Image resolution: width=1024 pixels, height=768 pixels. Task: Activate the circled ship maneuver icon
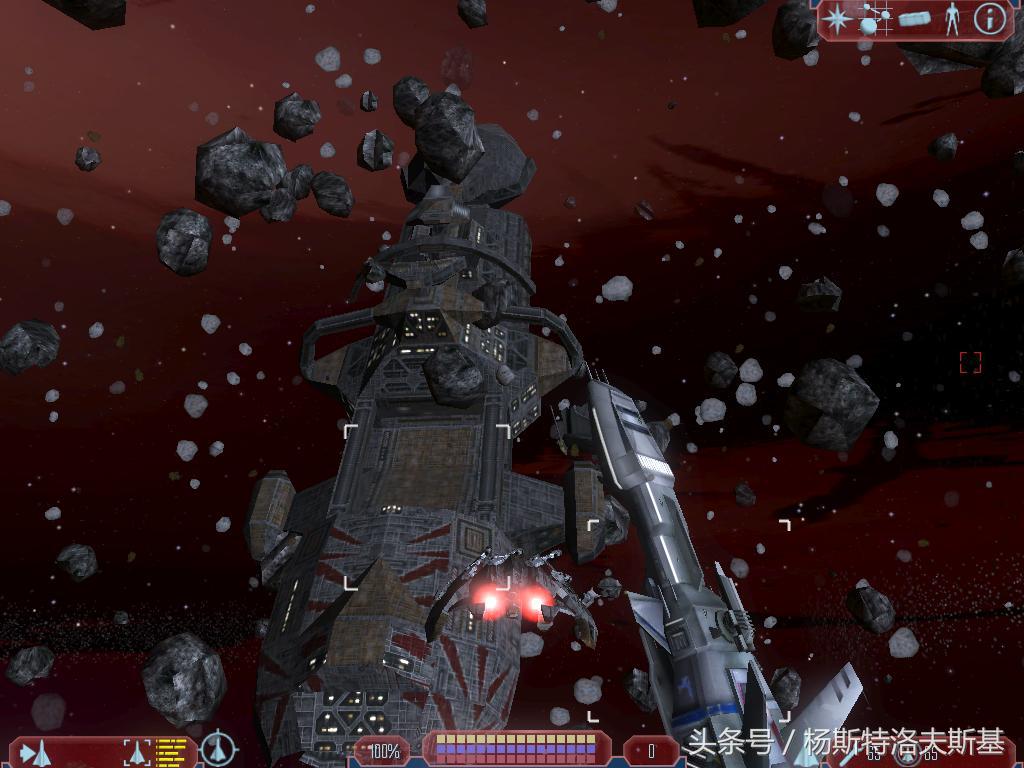(x=218, y=749)
